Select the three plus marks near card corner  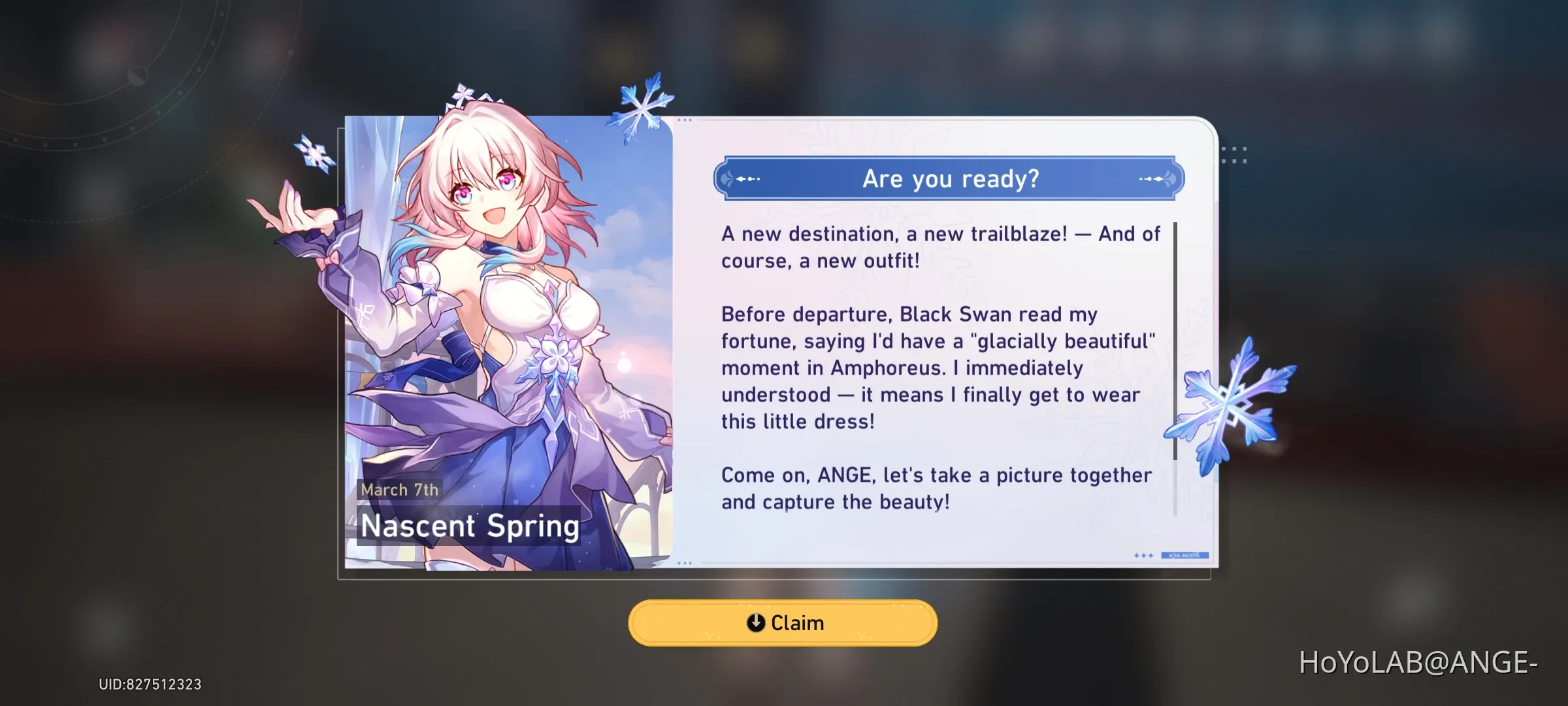pos(1143,557)
